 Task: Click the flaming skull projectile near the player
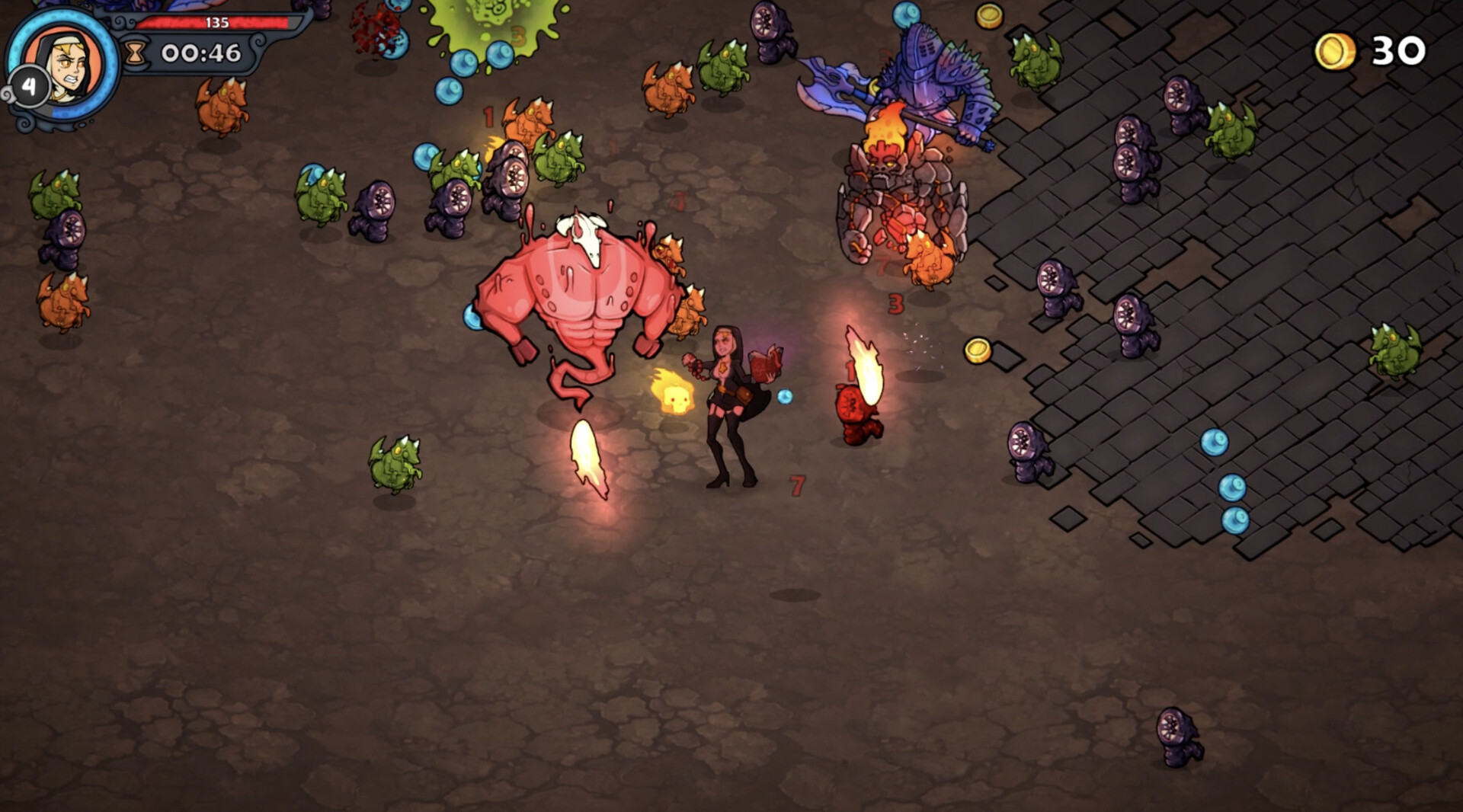tap(674, 393)
